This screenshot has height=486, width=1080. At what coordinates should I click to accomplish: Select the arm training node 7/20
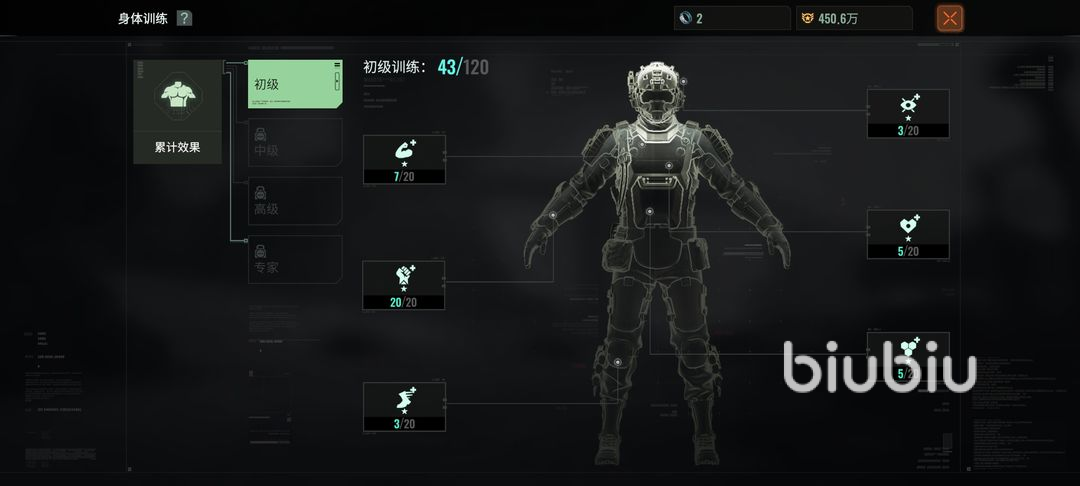pos(404,159)
